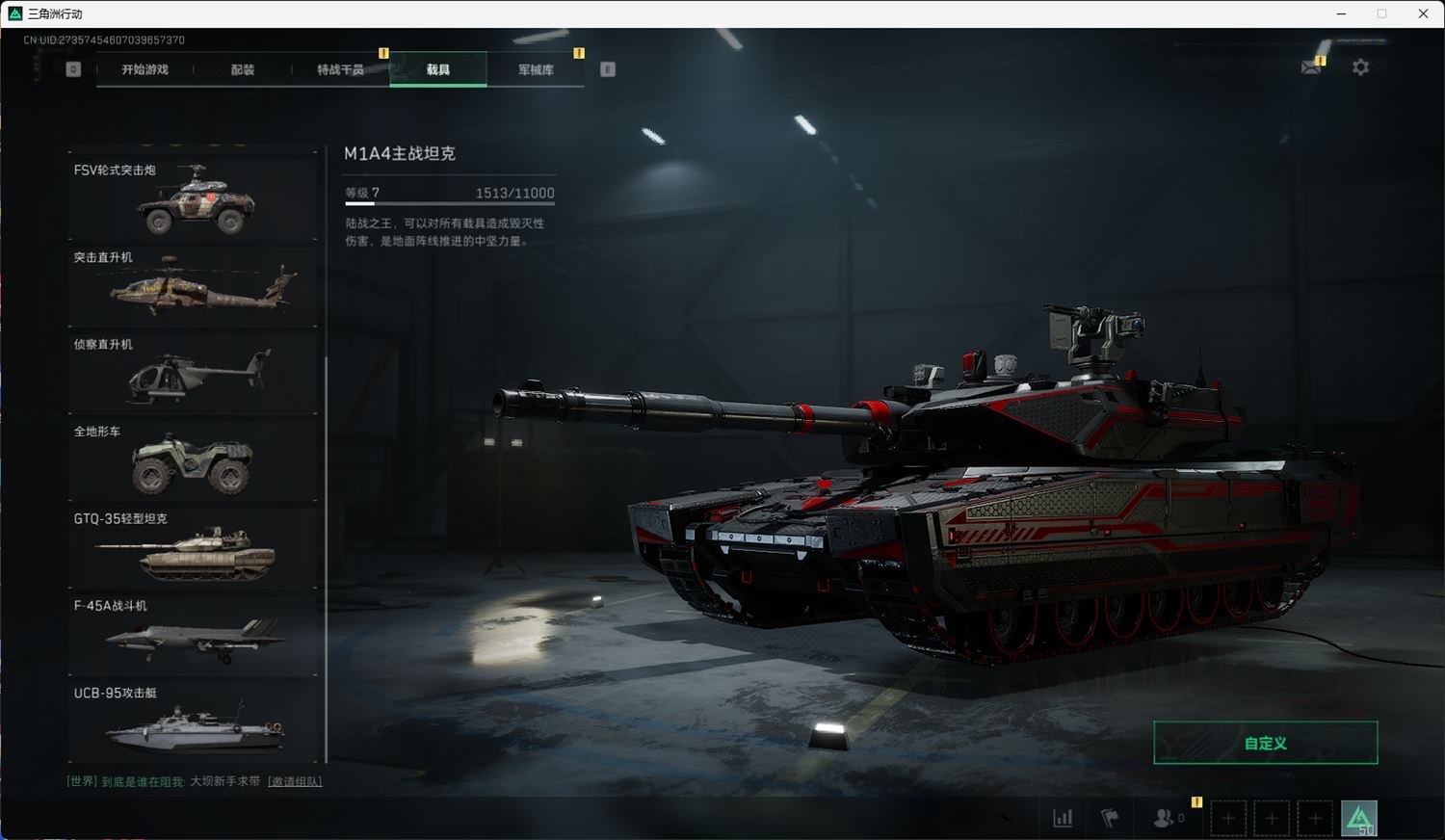Select the 全地形车 ATV entry

coord(193,459)
